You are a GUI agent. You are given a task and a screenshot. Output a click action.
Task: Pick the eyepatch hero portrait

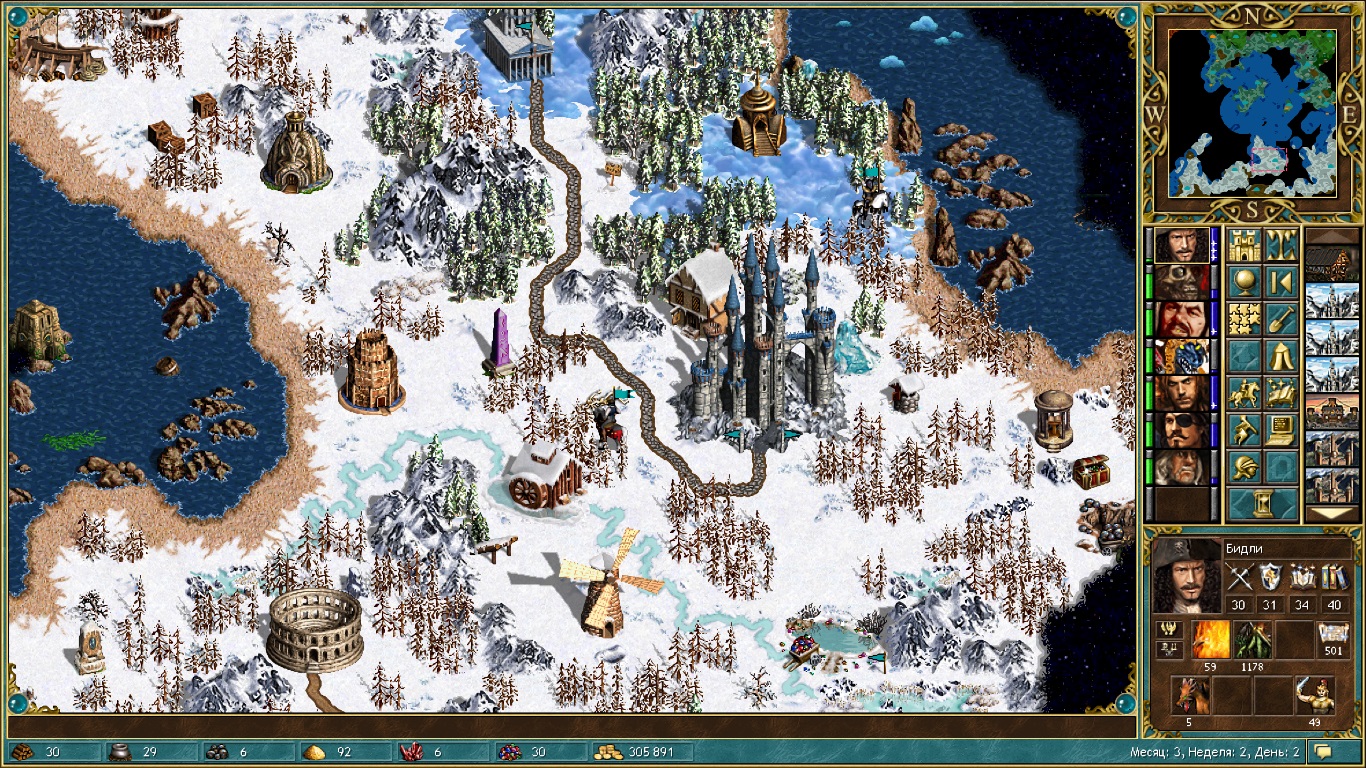(1181, 430)
